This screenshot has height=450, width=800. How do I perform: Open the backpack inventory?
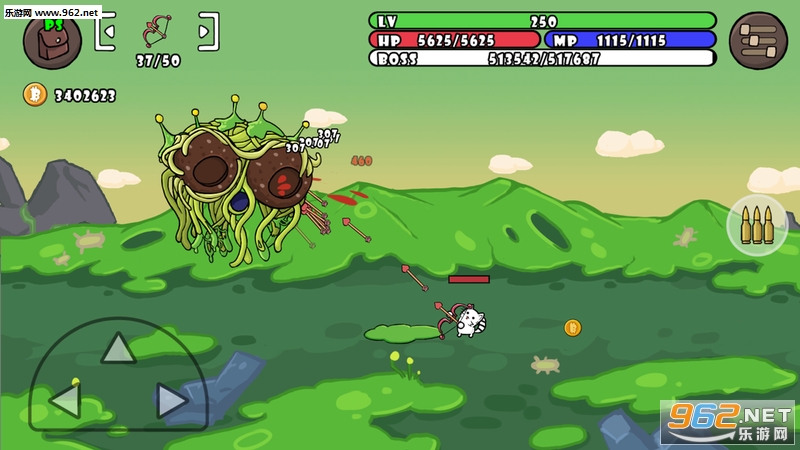click(52, 40)
